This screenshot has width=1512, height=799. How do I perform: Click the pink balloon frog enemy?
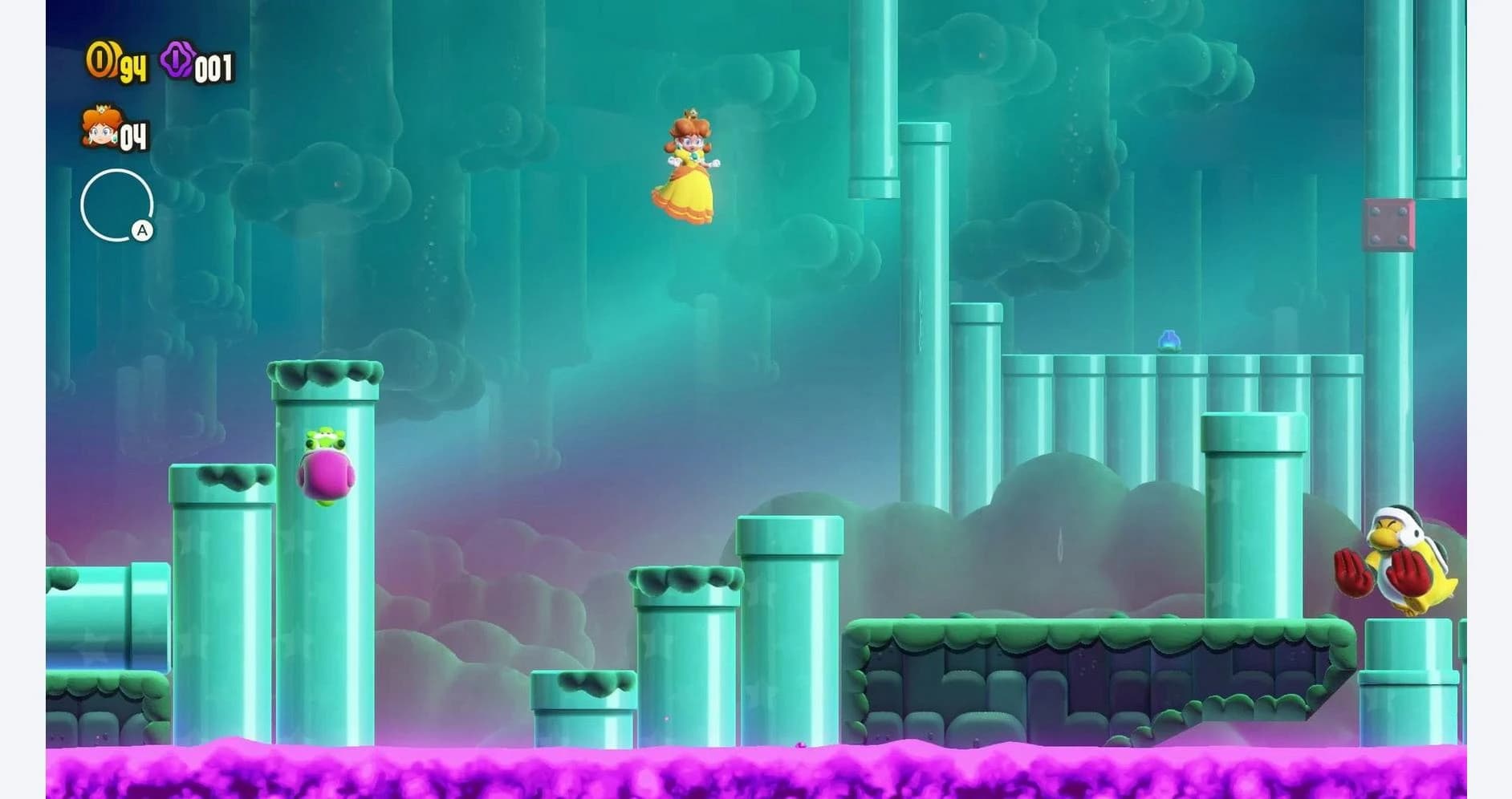tap(325, 473)
